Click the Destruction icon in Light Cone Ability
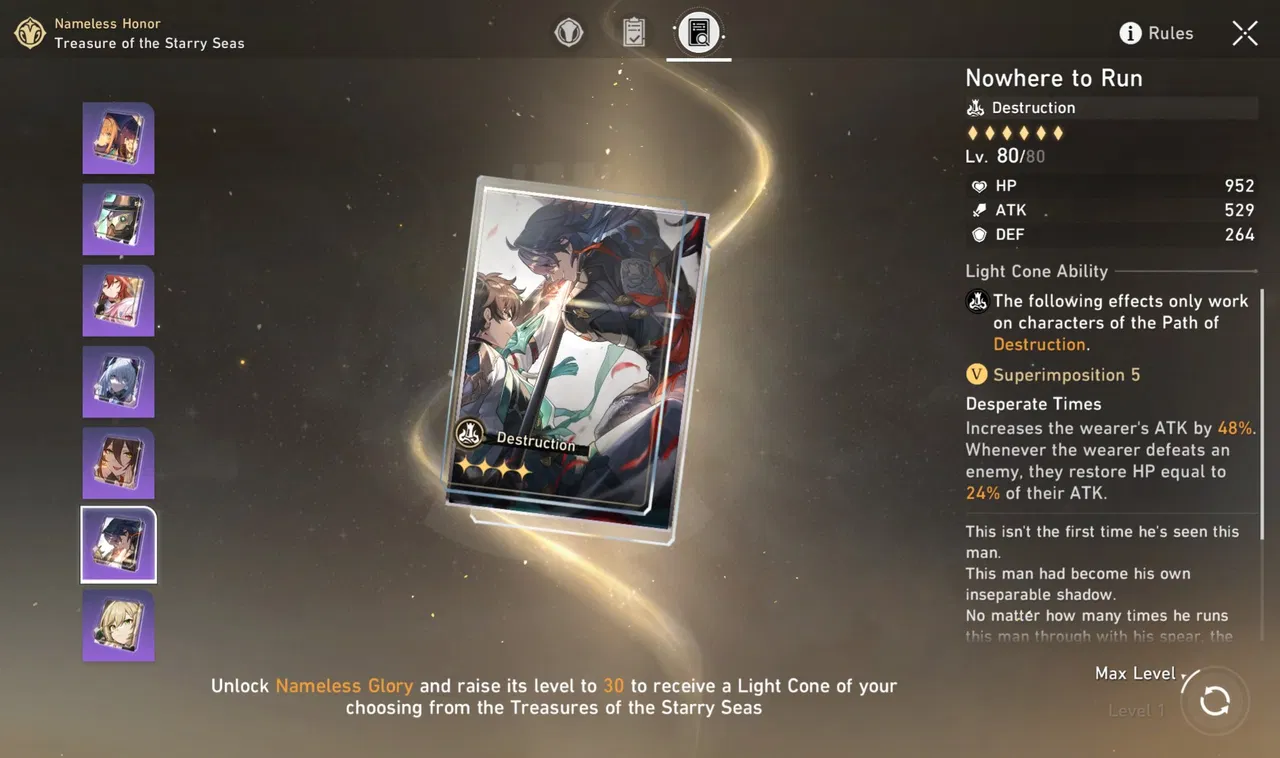Image resolution: width=1280 pixels, height=758 pixels. coord(977,300)
